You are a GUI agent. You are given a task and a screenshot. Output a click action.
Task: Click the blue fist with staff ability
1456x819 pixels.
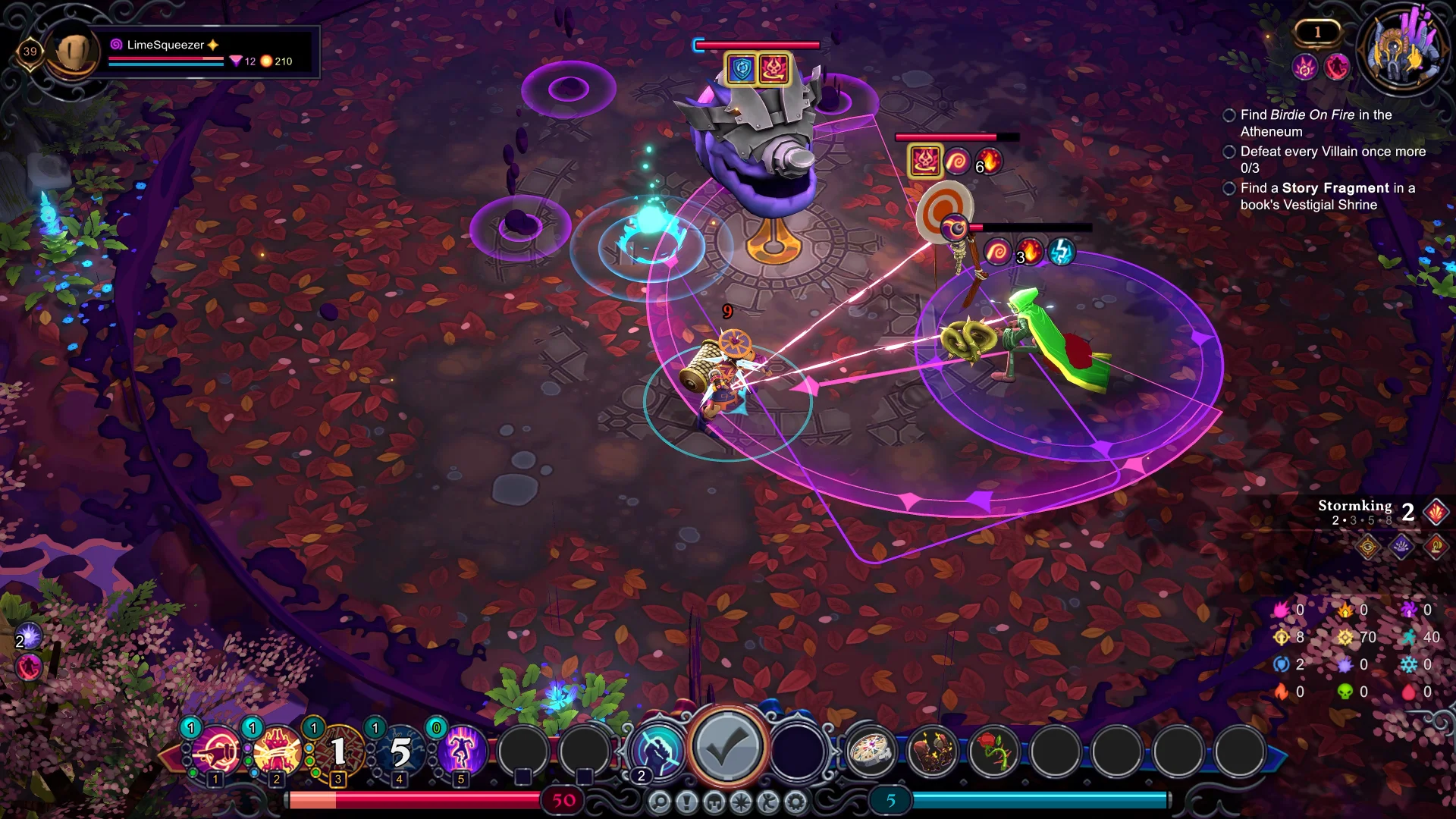(x=658, y=750)
